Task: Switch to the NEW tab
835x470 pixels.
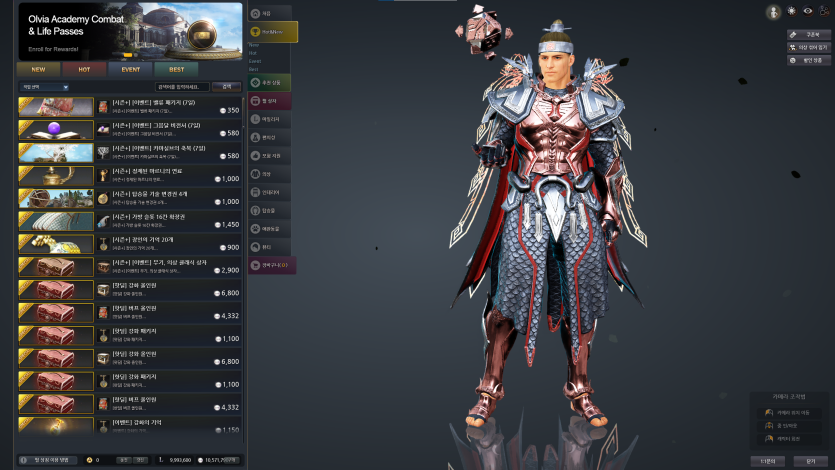Action: click(x=39, y=69)
